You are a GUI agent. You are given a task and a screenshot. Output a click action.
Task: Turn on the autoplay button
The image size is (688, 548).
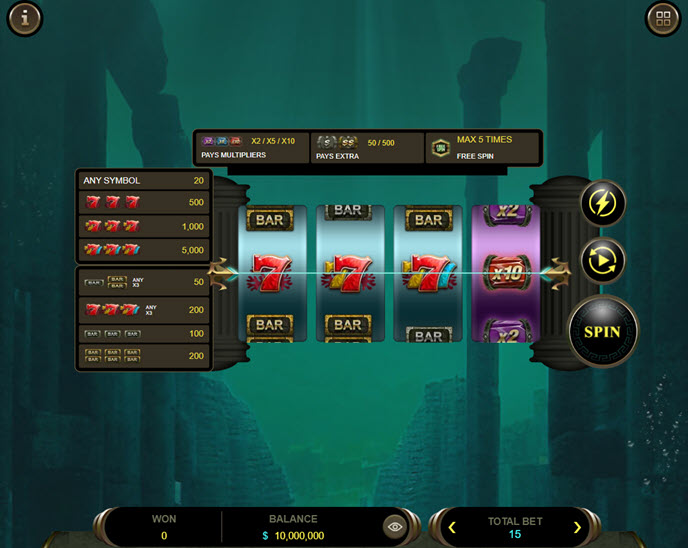tap(603, 261)
